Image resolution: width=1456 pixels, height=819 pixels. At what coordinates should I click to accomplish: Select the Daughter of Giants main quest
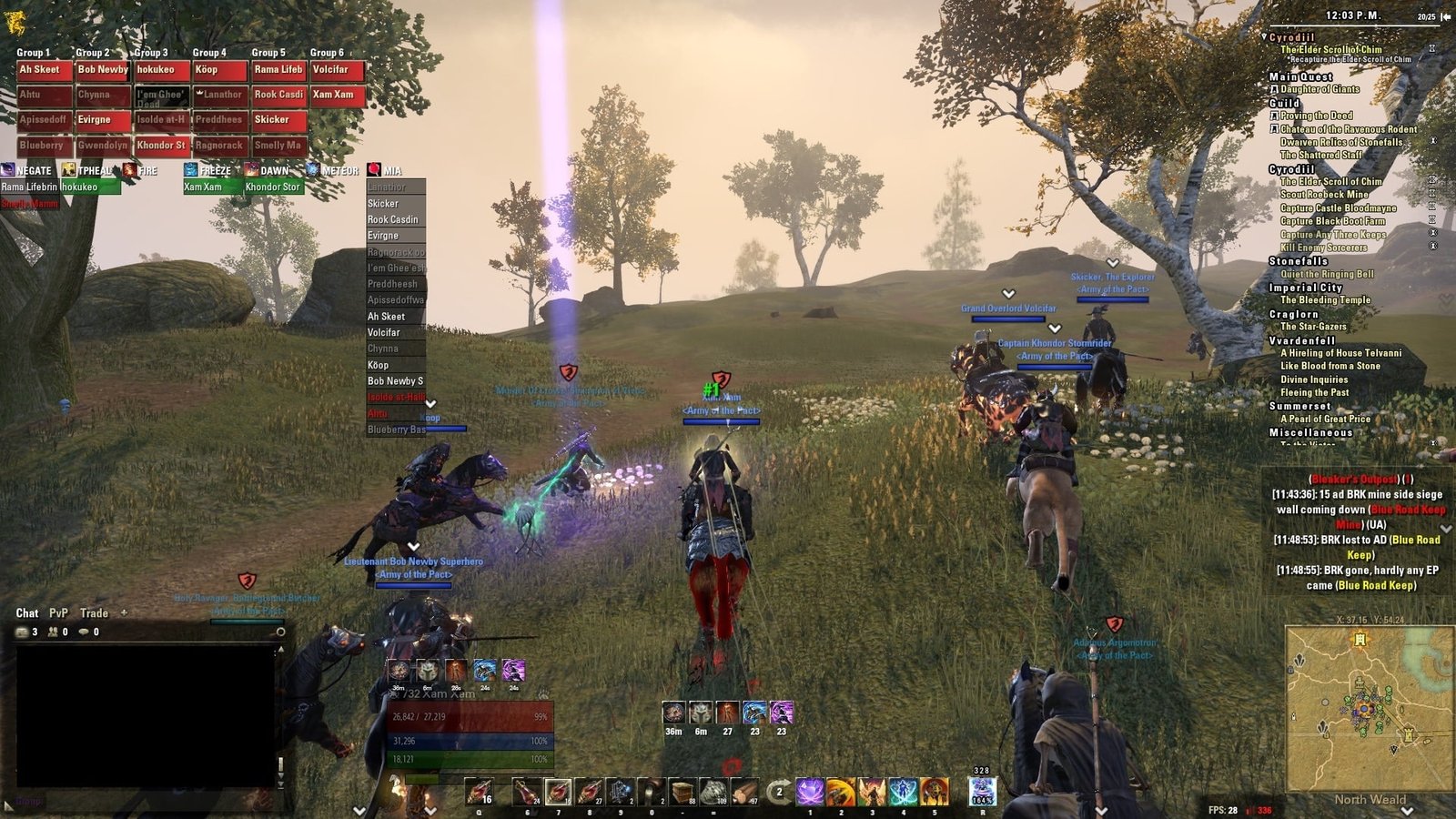click(1319, 89)
